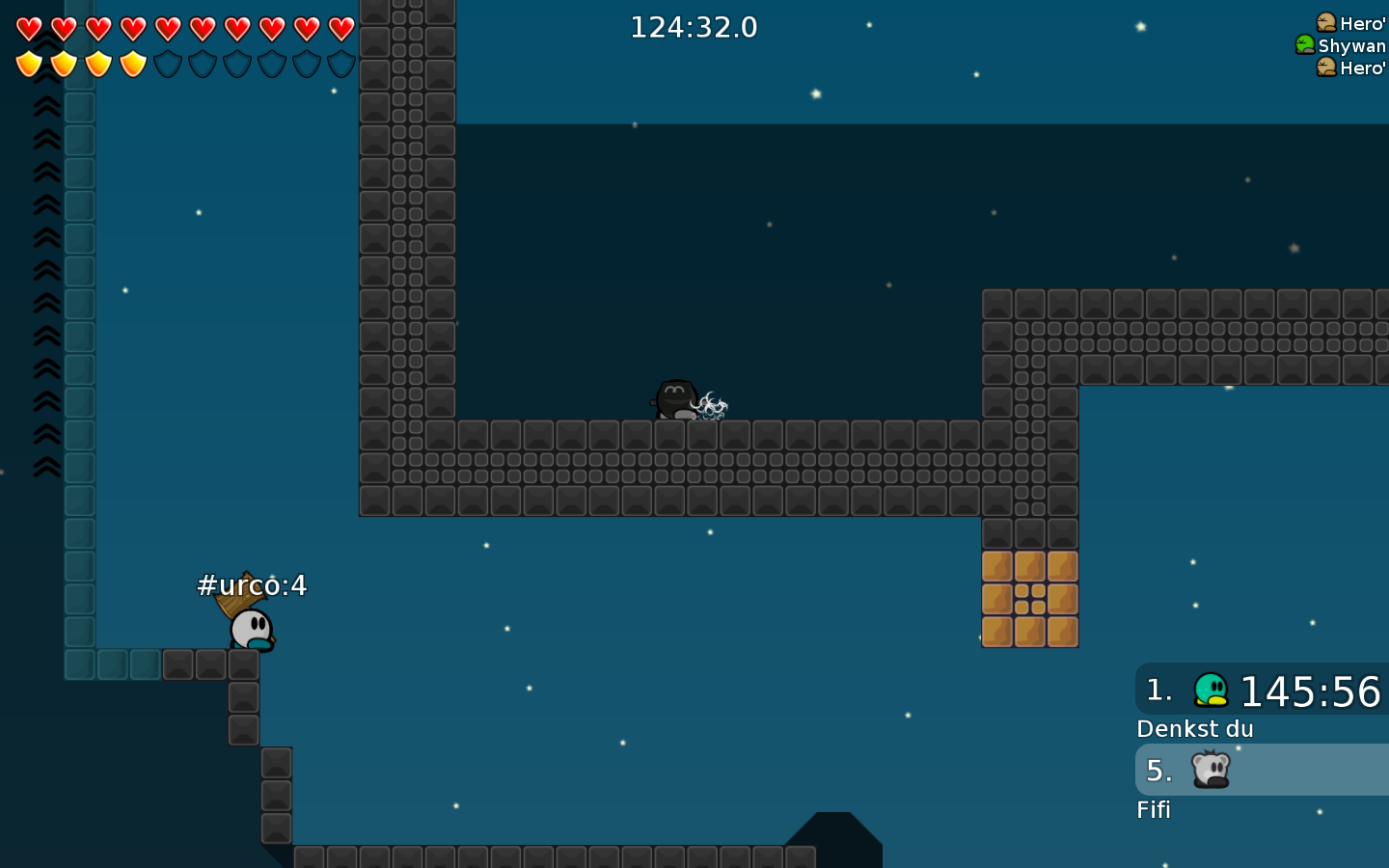Viewport: 1389px width, 868px height.
Task: Click the blue lightning effect near the ninja
Action: click(711, 405)
